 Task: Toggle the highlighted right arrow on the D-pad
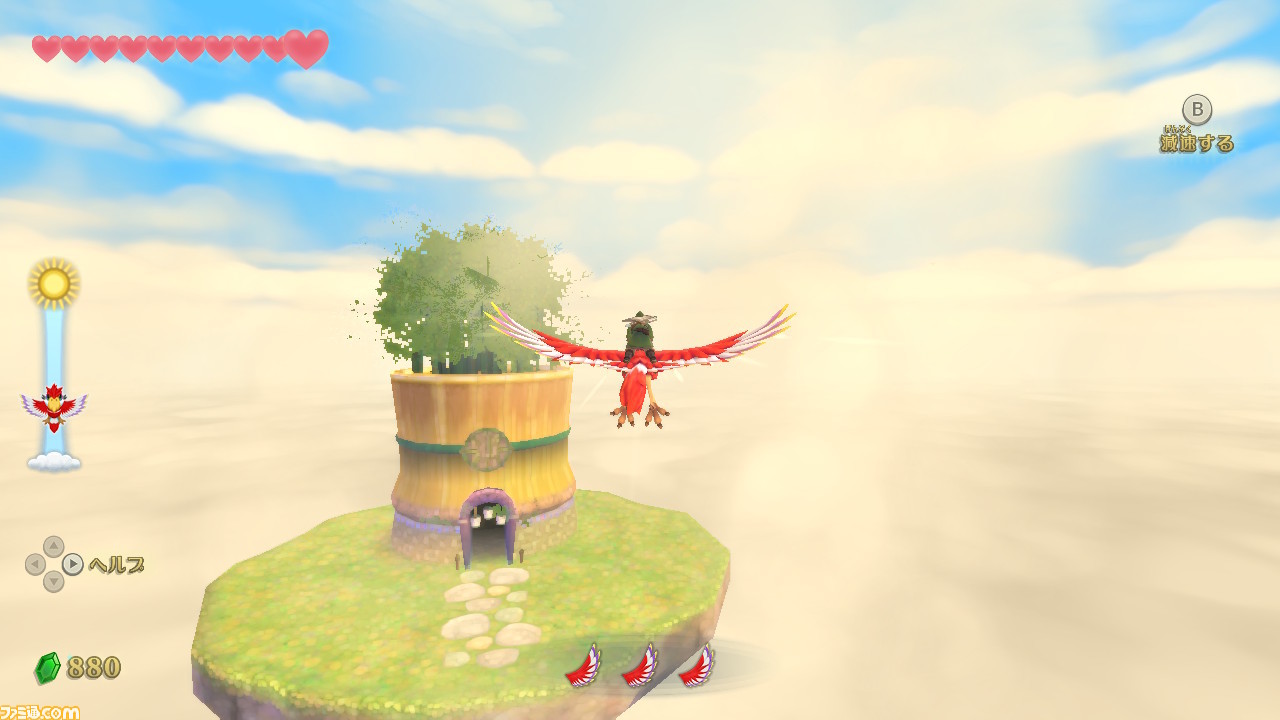pos(70,565)
